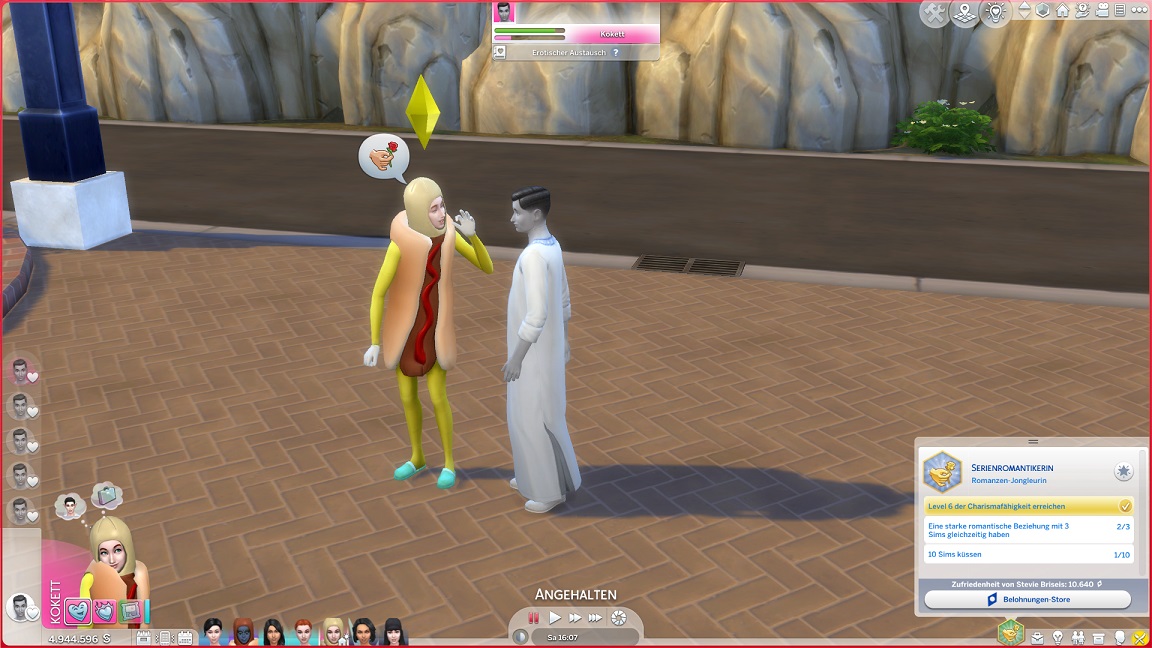
Task: Go to the home lot via house icon
Action: pyautogui.click(x=1063, y=11)
